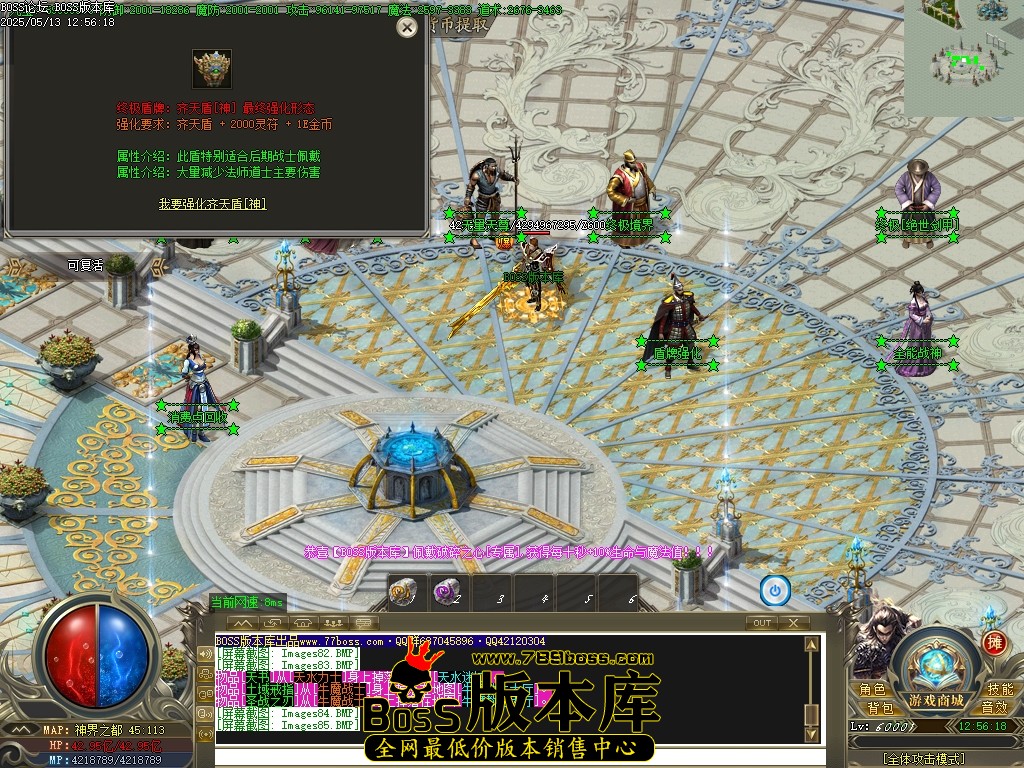Open the 游戏商城 game shop
Viewport: 1024px width, 768px height.
[x=936, y=700]
